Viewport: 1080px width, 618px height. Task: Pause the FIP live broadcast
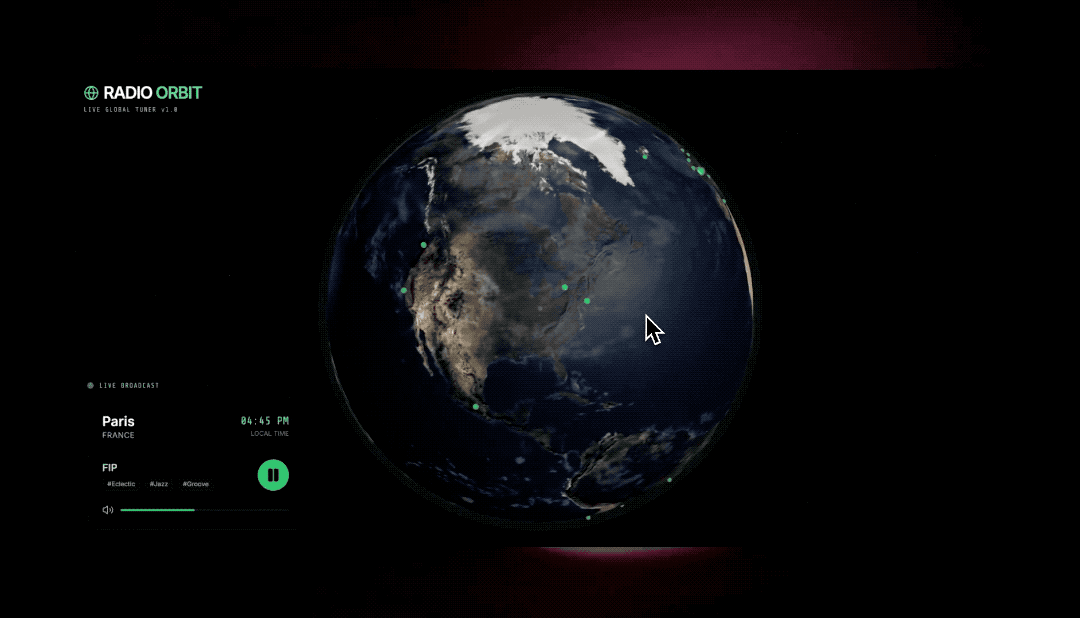pyautogui.click(x=273, y=475)
